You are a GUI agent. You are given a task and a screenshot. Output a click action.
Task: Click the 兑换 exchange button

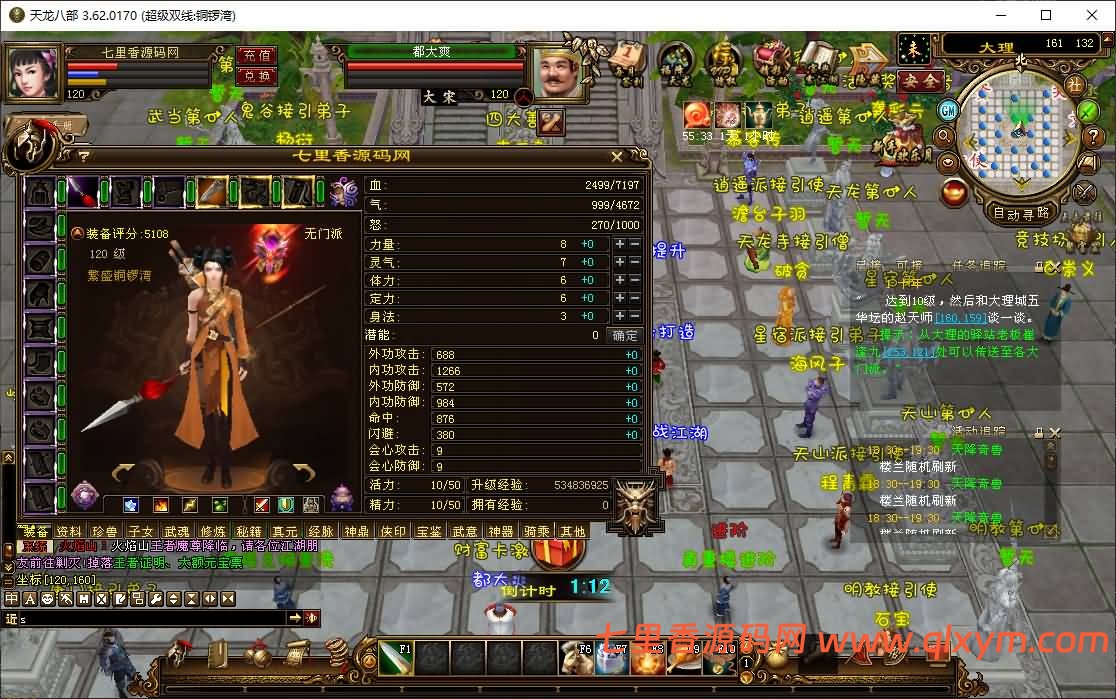click(257, 76)
